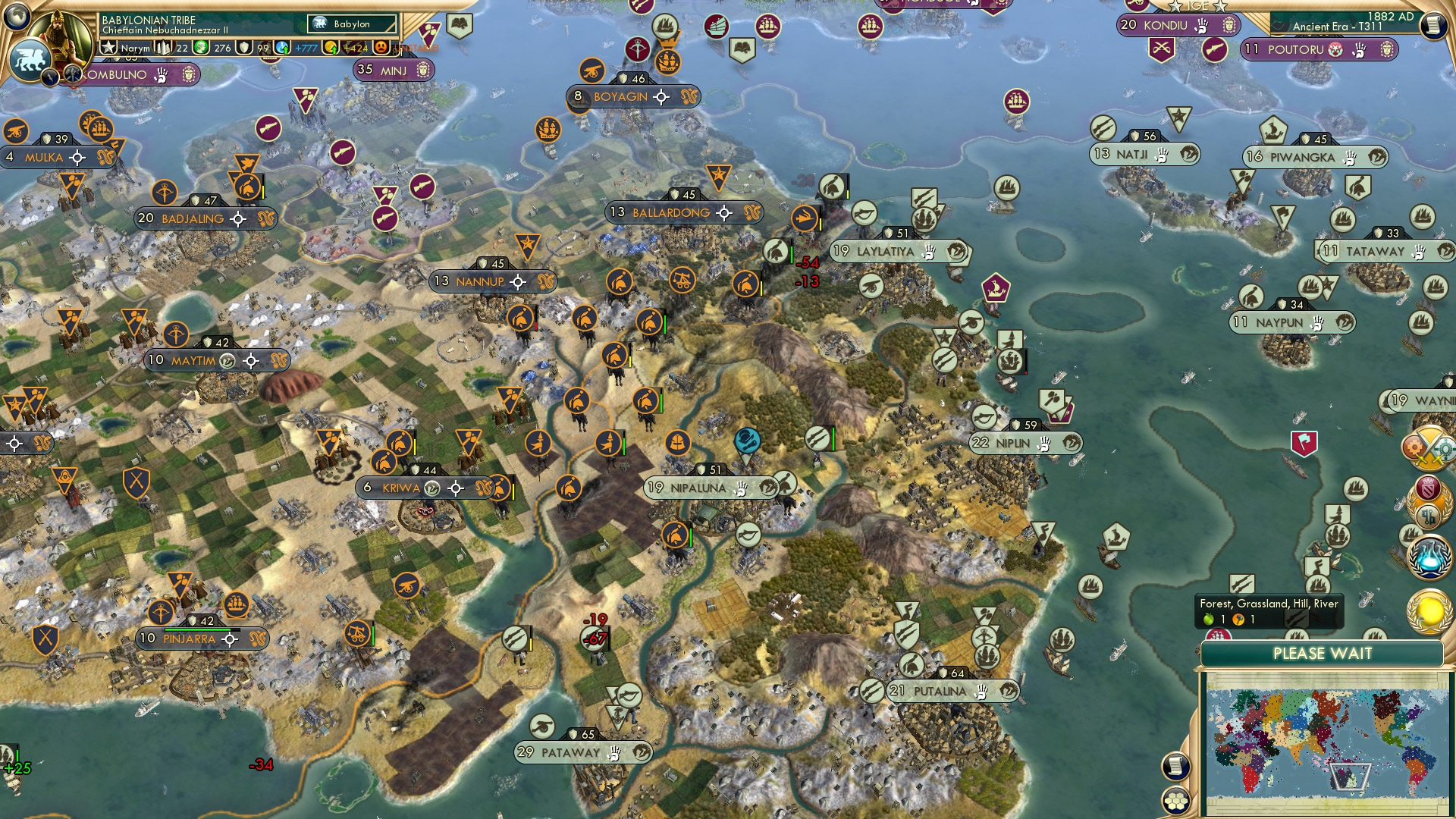Click the viewport rectangle on the minimap
This screenshot has height=819, width=1456.
pyautogui.click(x=1349, y=776)
